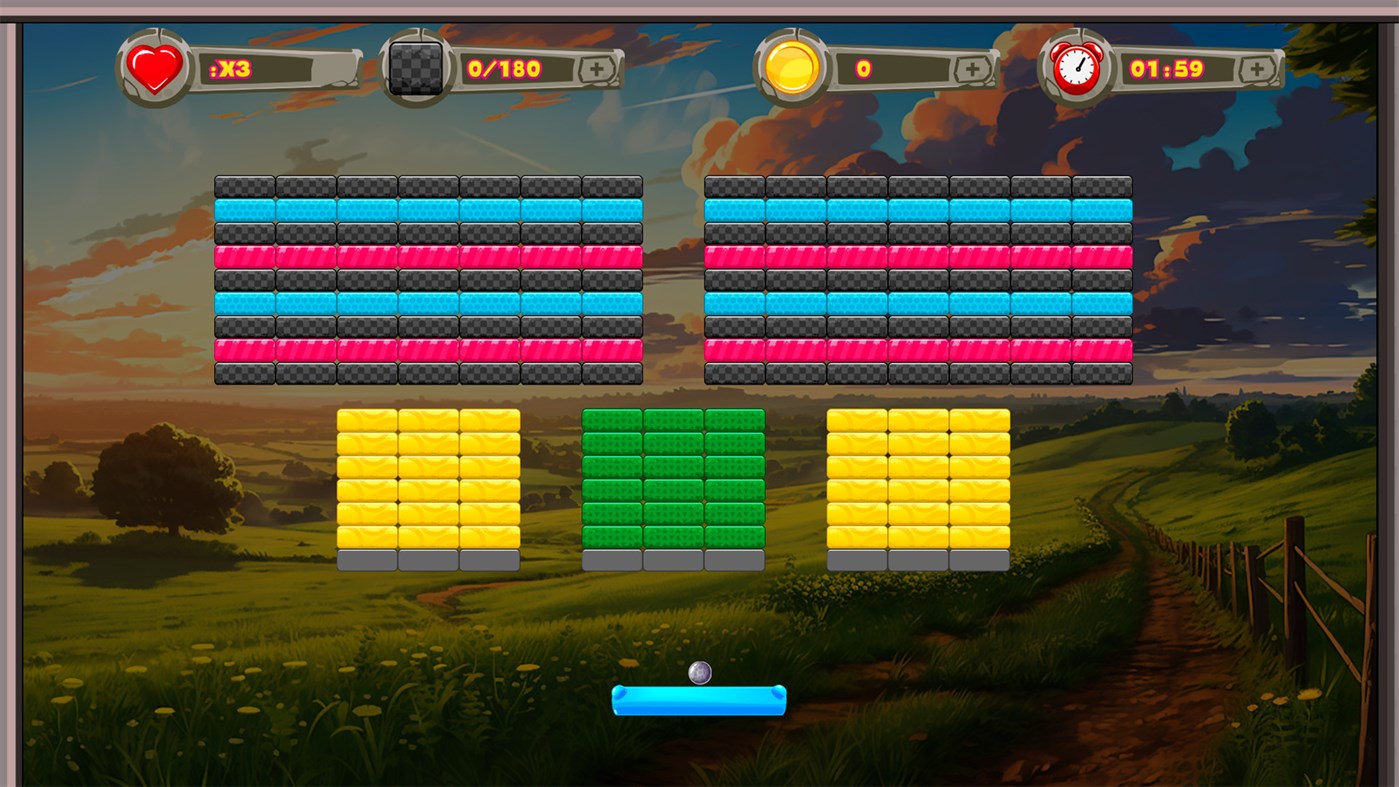
Task: Click the red alarm clock timer icon
Action: (x=1077, y=66)
